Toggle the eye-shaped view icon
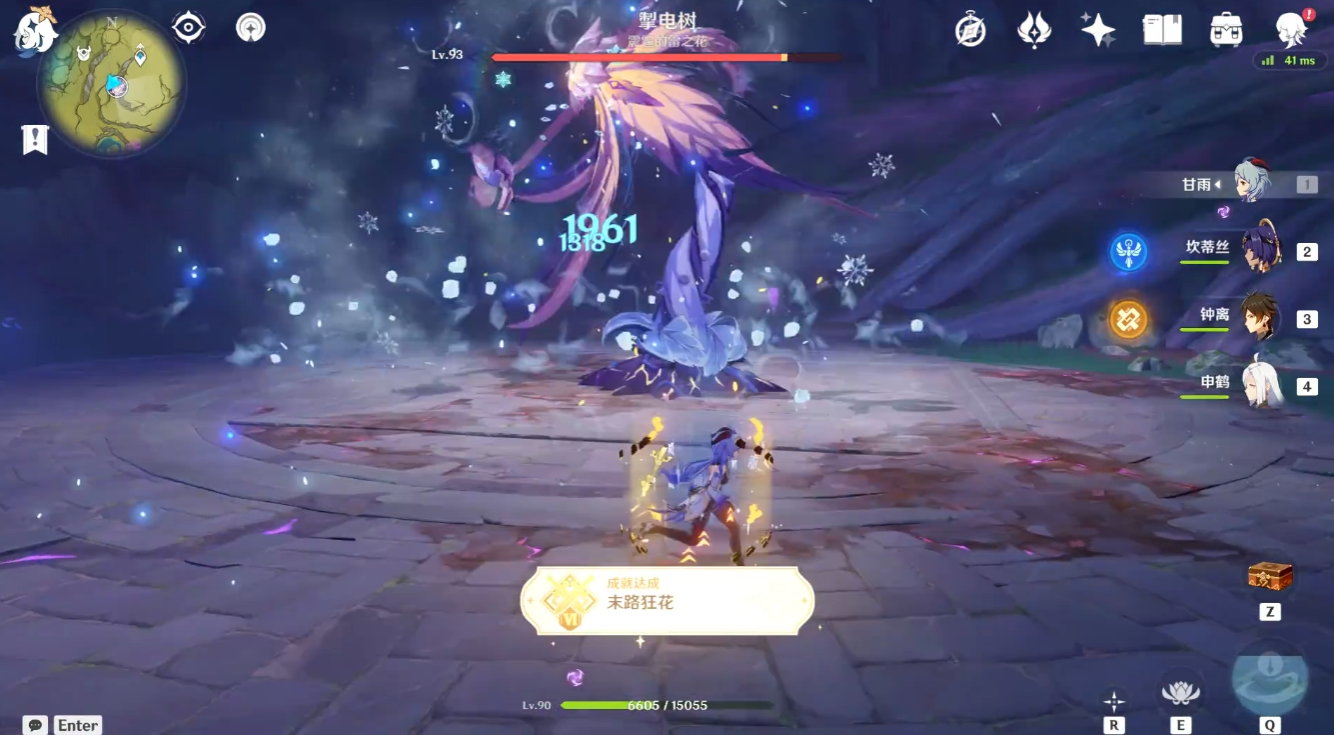The height and width of the screenshot is (735, 1334). pos(188,27)
